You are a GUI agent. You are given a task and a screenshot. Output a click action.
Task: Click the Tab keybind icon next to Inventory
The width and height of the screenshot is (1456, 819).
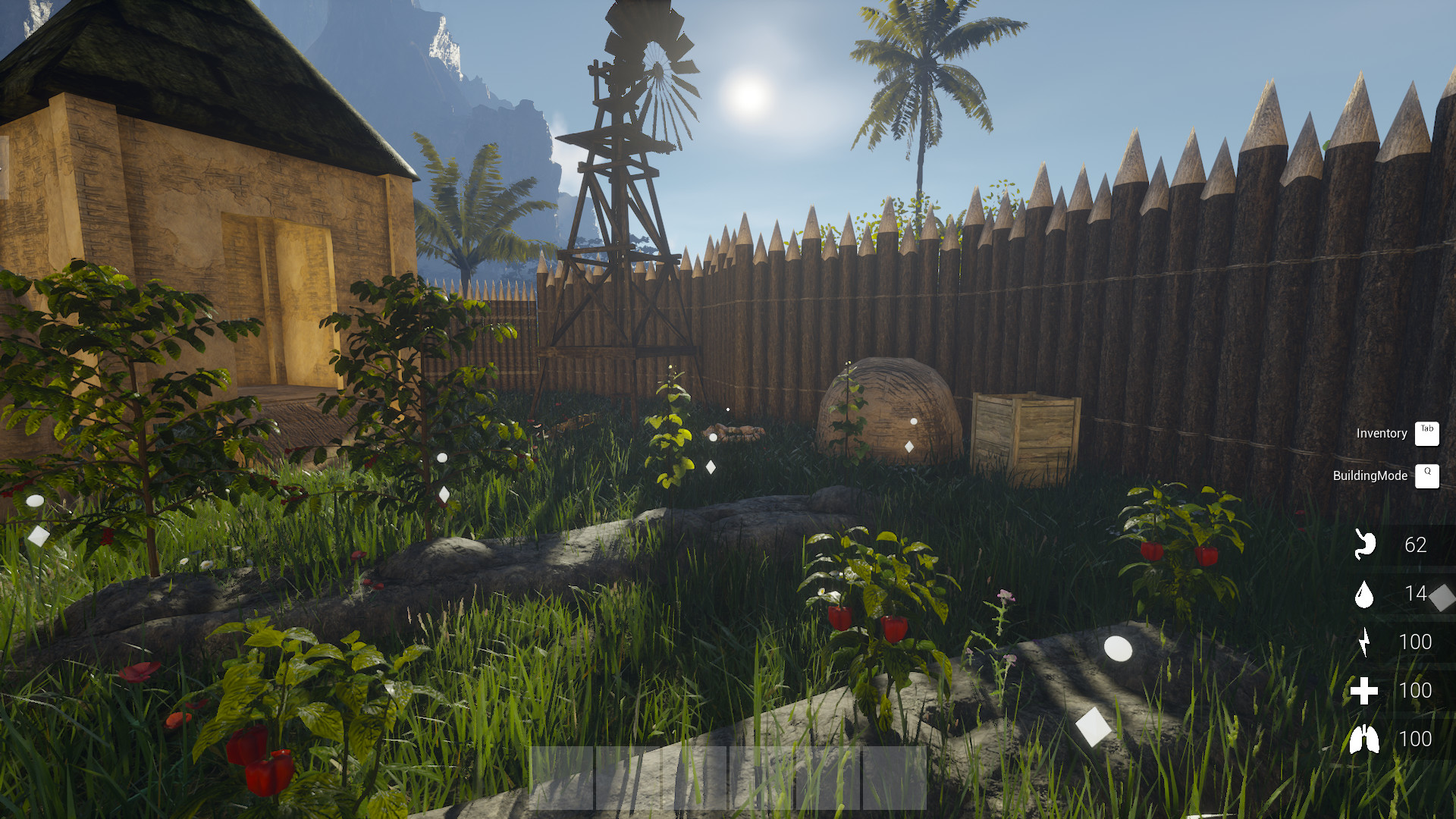[1427, 433]
